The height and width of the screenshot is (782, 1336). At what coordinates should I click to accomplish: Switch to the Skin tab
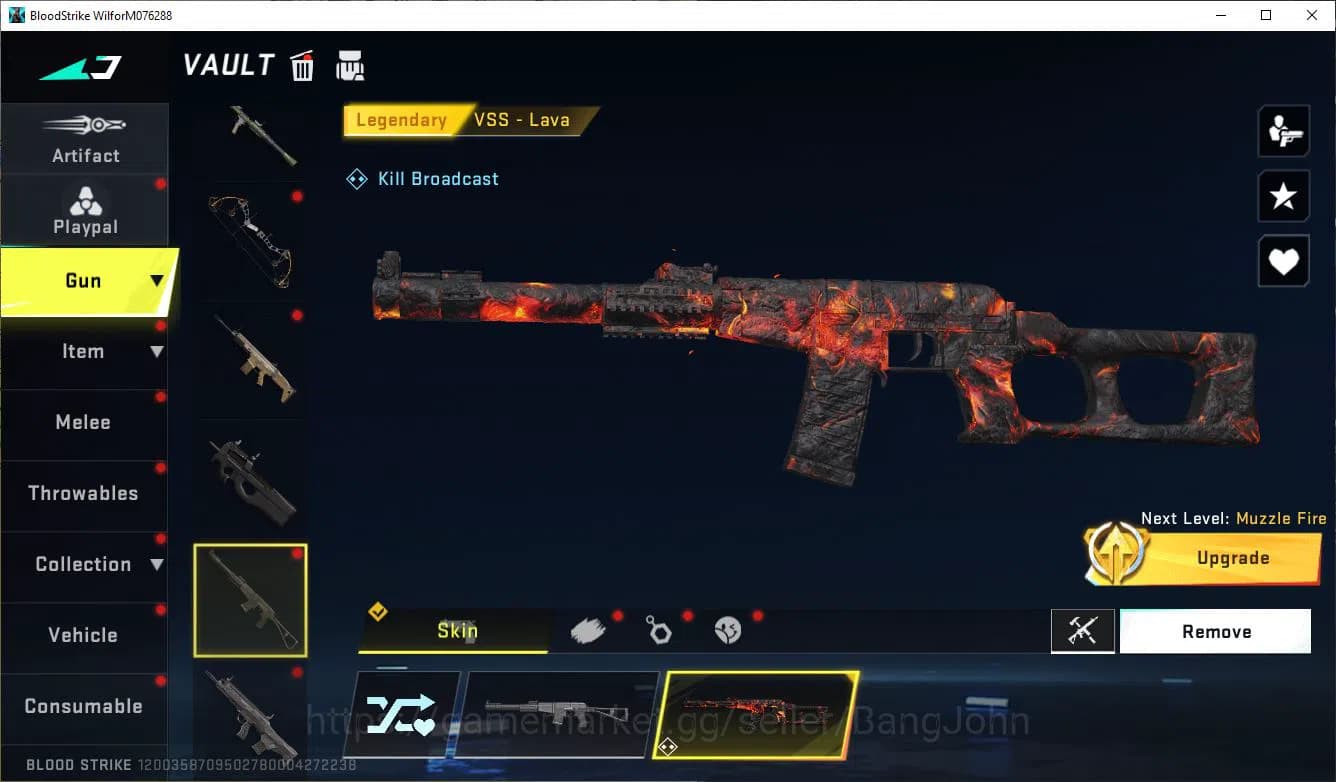[x=455, y=631]
